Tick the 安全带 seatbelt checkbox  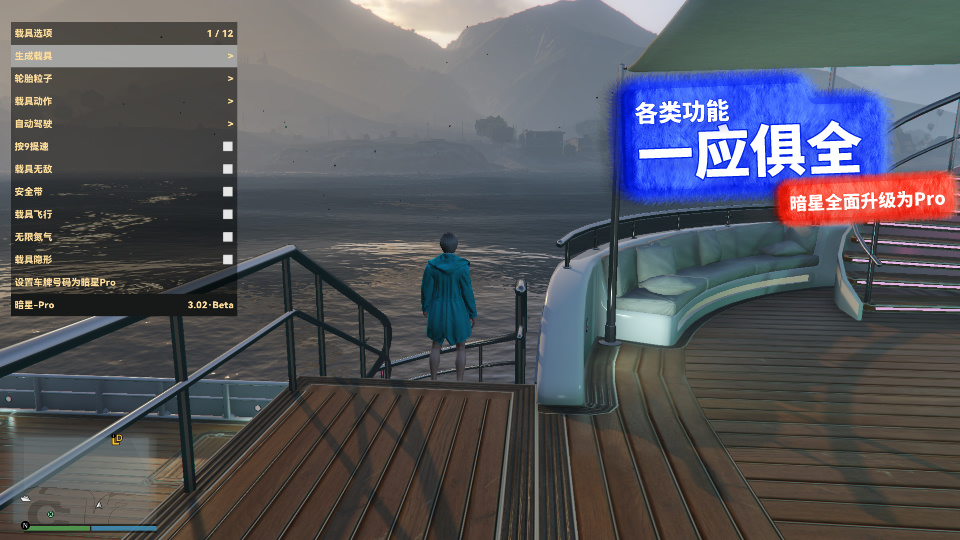pyautogui.click(x=228, y=191)
